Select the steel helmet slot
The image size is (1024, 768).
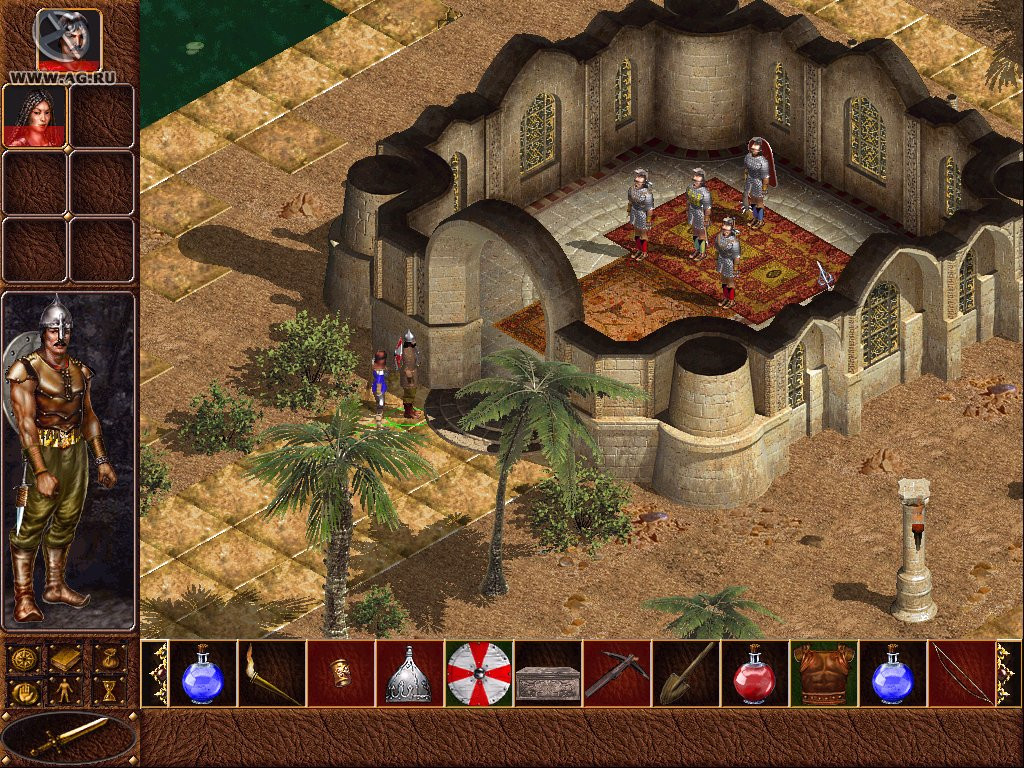pyautogui.click(x=409, y=674)
